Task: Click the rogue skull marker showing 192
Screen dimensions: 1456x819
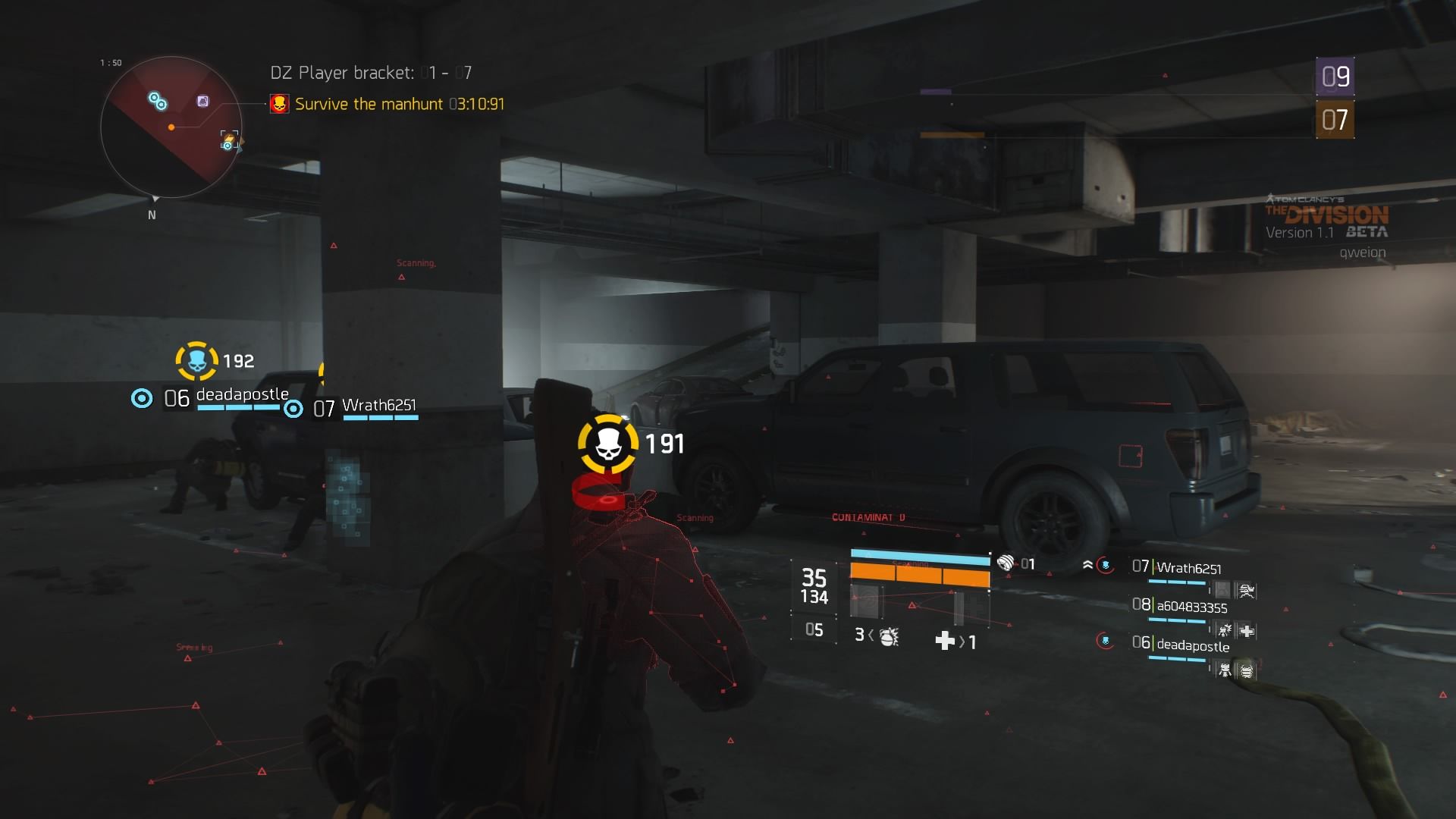Action: click(197, 361)
